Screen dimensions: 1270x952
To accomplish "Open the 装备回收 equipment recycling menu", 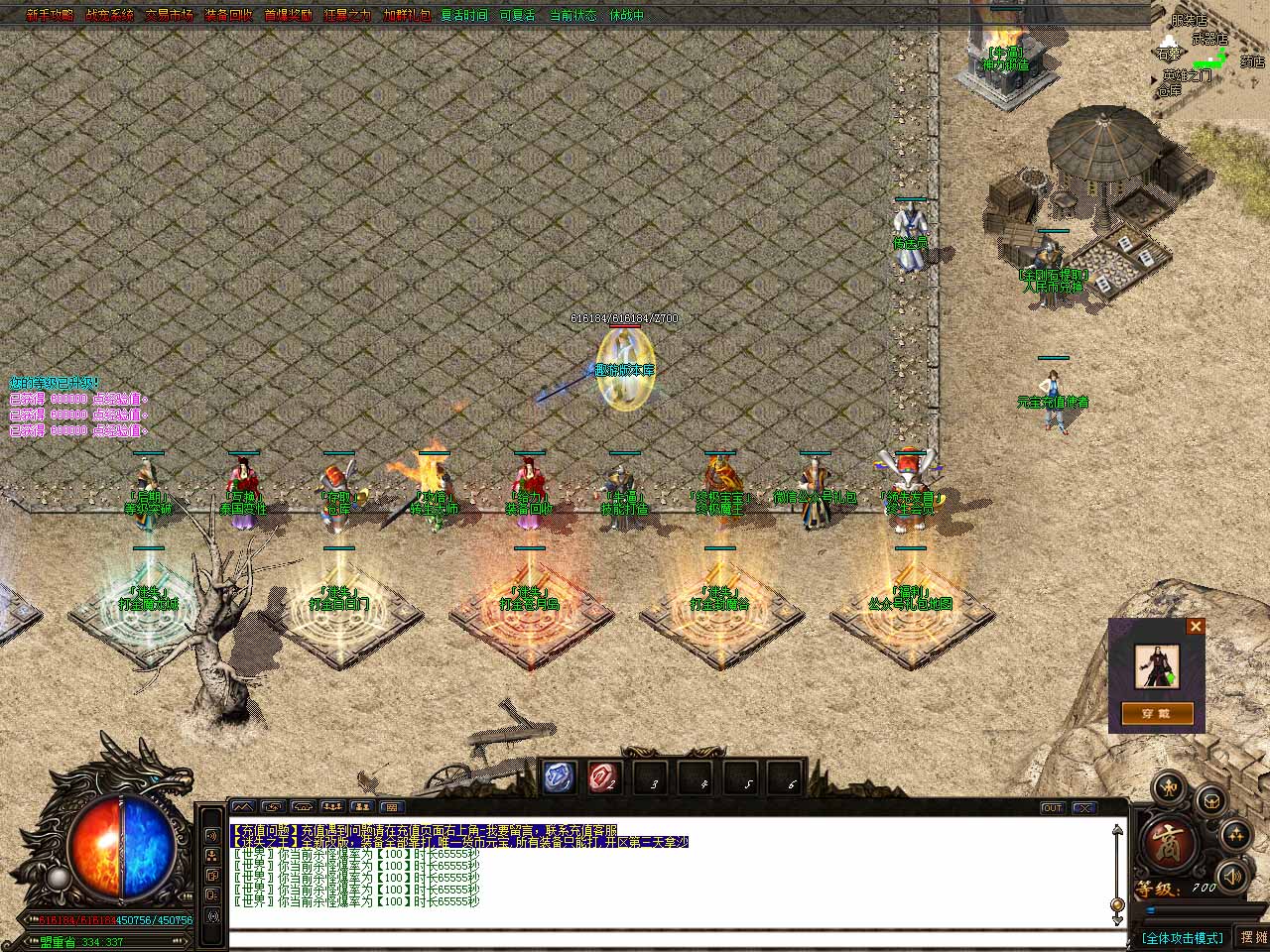I will coord(228,15).
